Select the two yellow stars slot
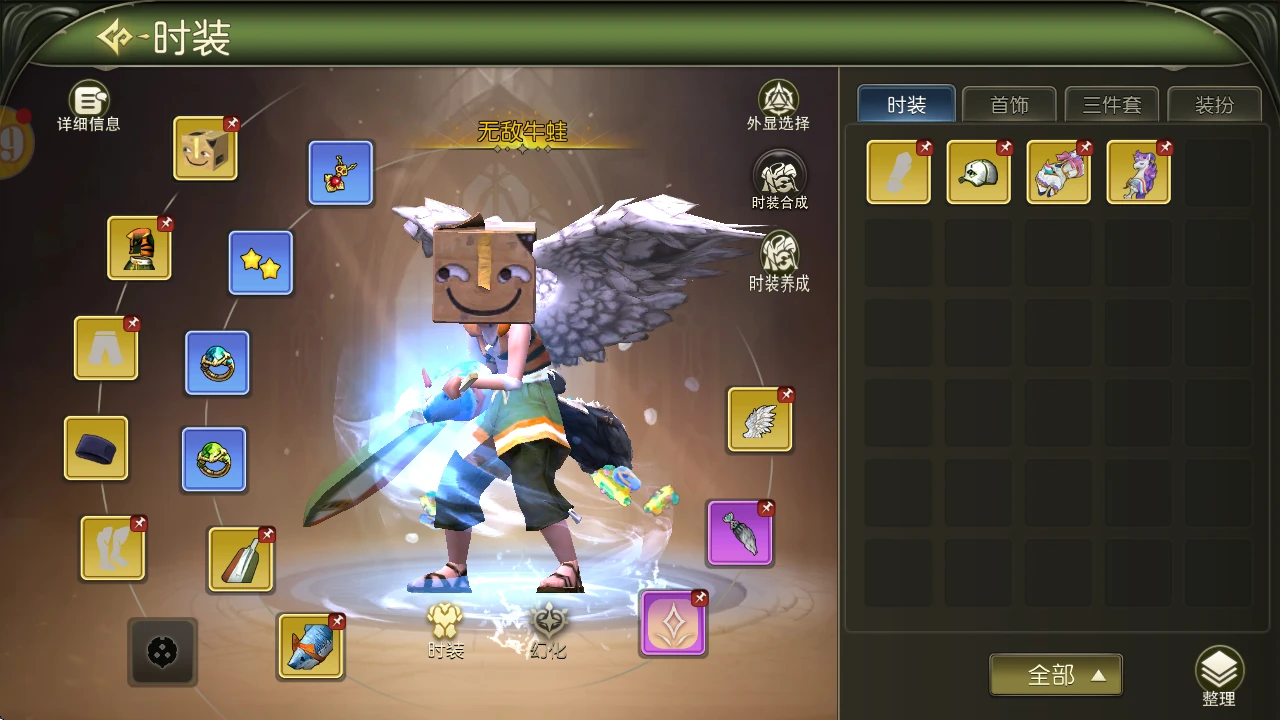The height and width of the screenshot is (720, 1280). click(x=261, y=263)
